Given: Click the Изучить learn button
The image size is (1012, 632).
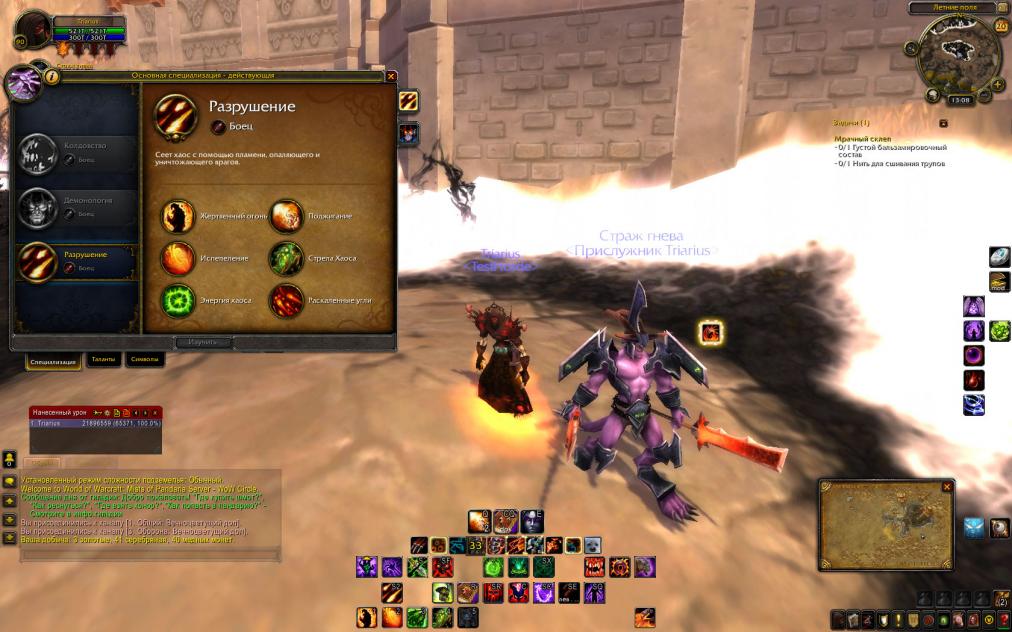Looking at the screenshot, I should coord(203,342).
